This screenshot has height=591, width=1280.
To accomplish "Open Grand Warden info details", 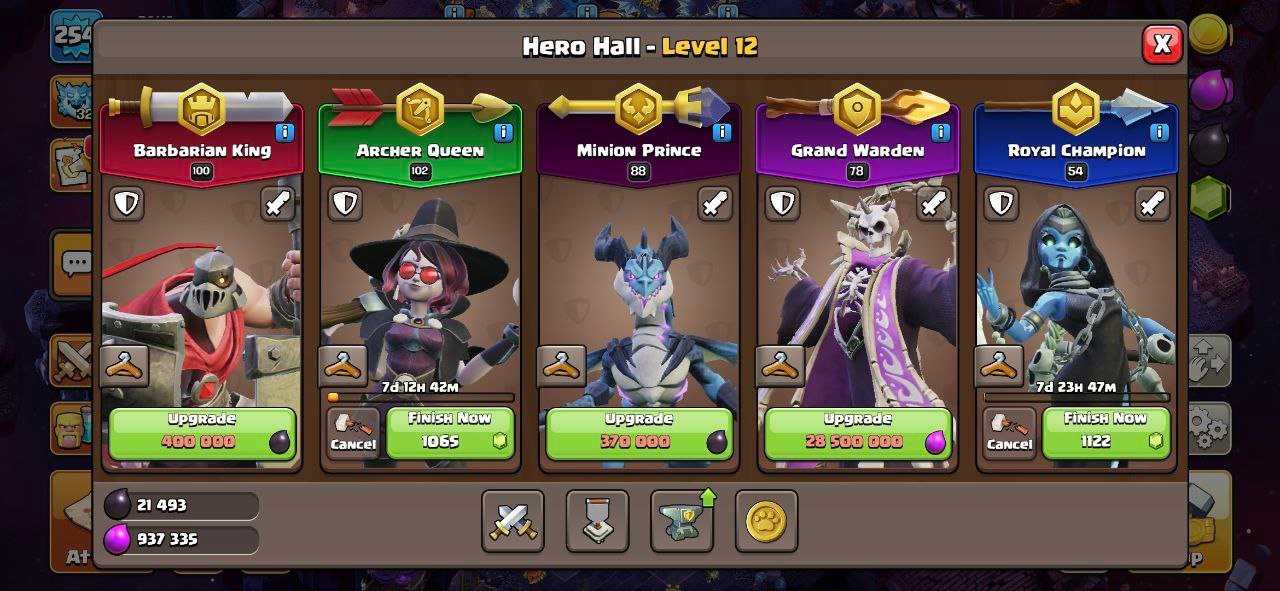I will click(940, 132).
